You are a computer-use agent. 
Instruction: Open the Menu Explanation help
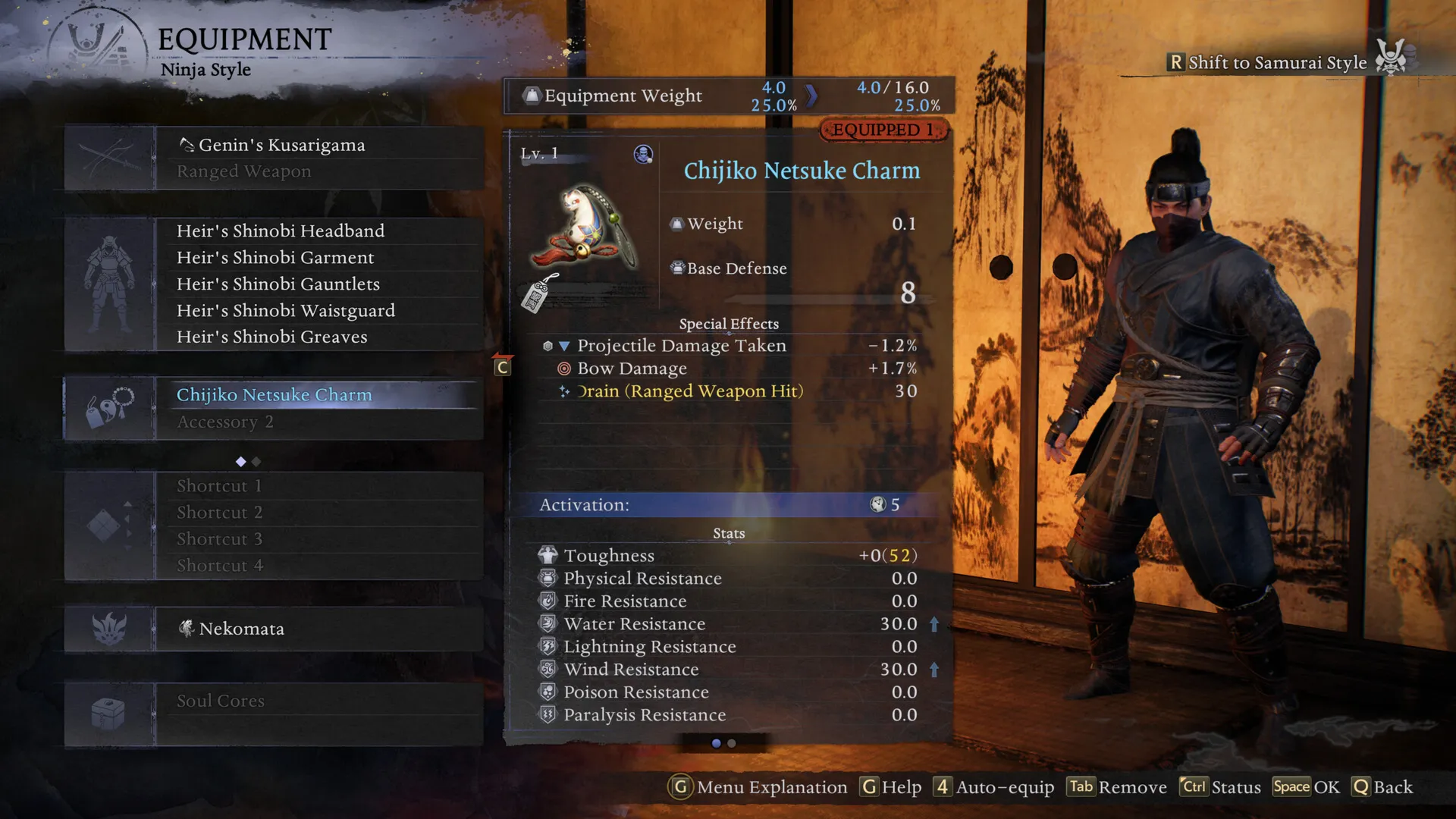point(758,787)
